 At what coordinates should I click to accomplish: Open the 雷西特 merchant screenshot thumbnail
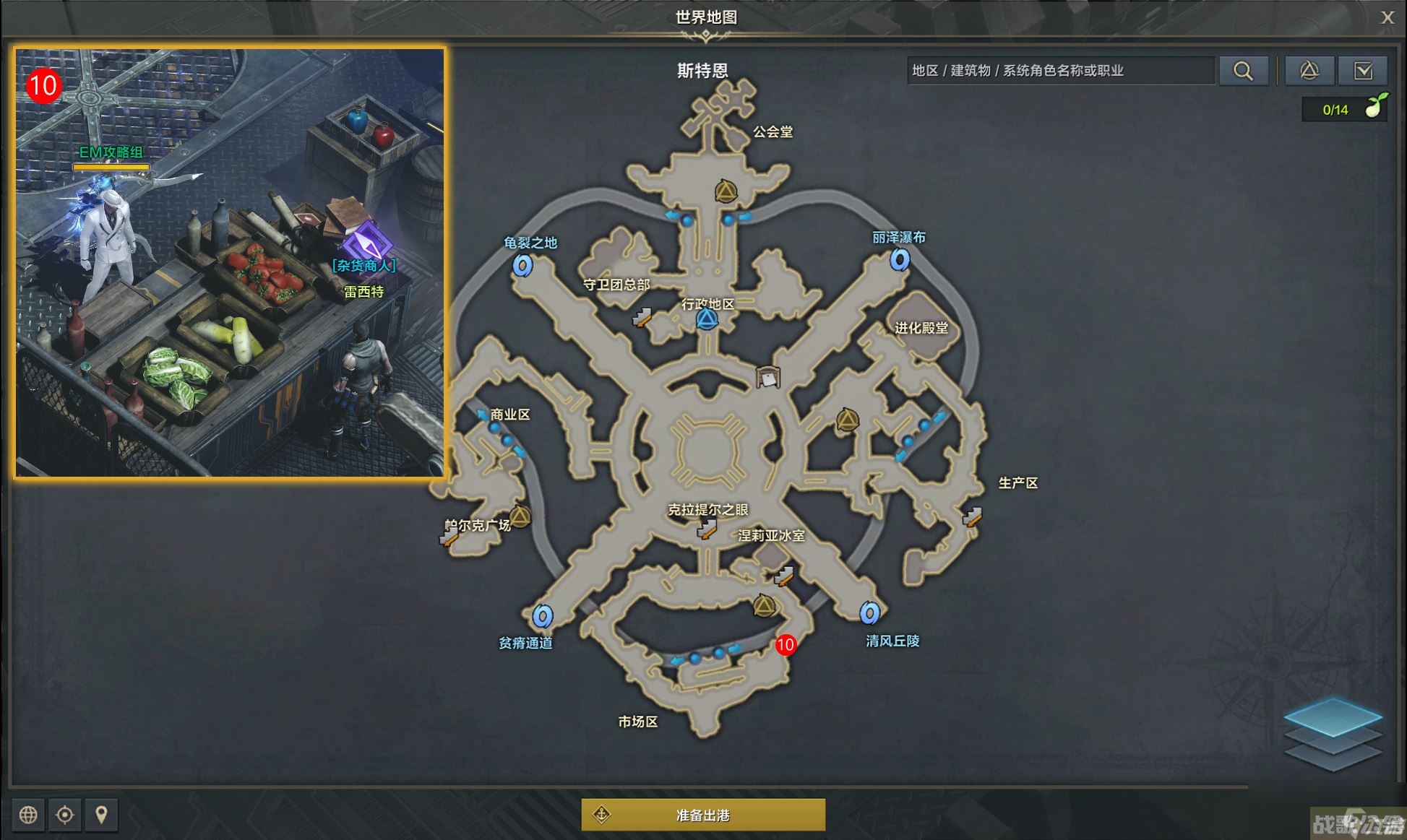[230, 263]
